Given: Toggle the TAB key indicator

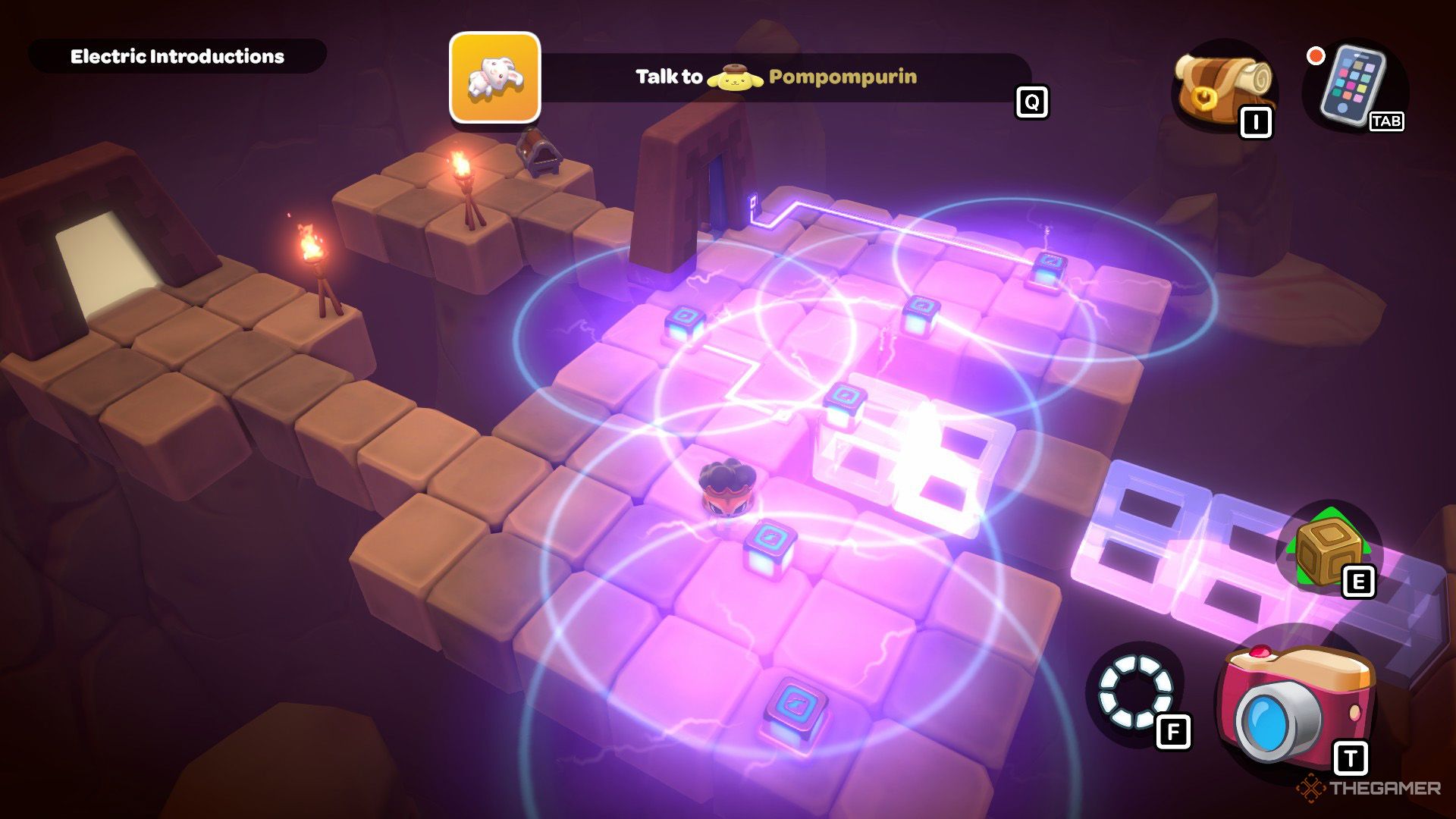Looking at the screenshot, I should (x=1388, y=120).
